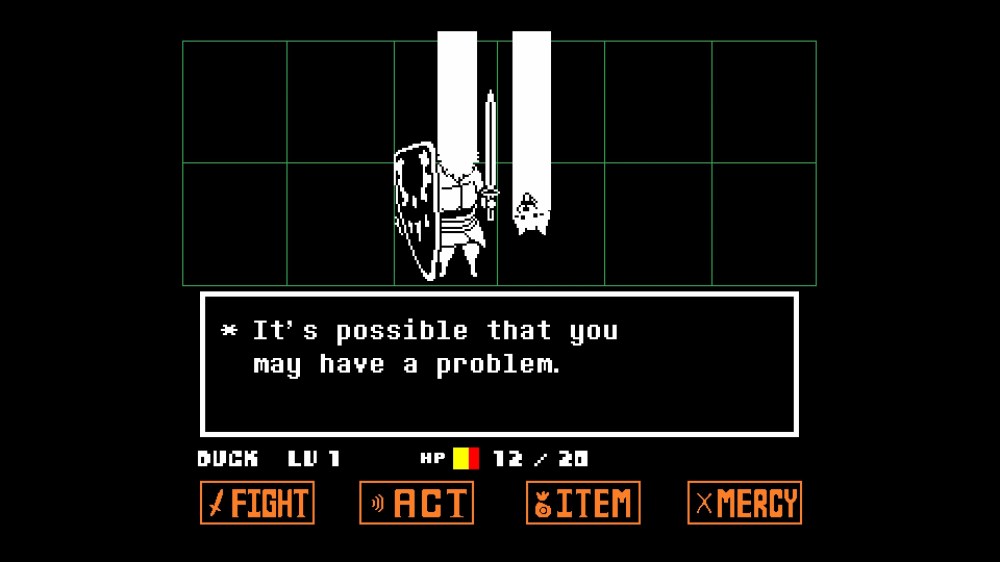Select the FIGHT command button
Viewport: 1000px width, 562px height.
pyautogui.click(x=257, y=503)
